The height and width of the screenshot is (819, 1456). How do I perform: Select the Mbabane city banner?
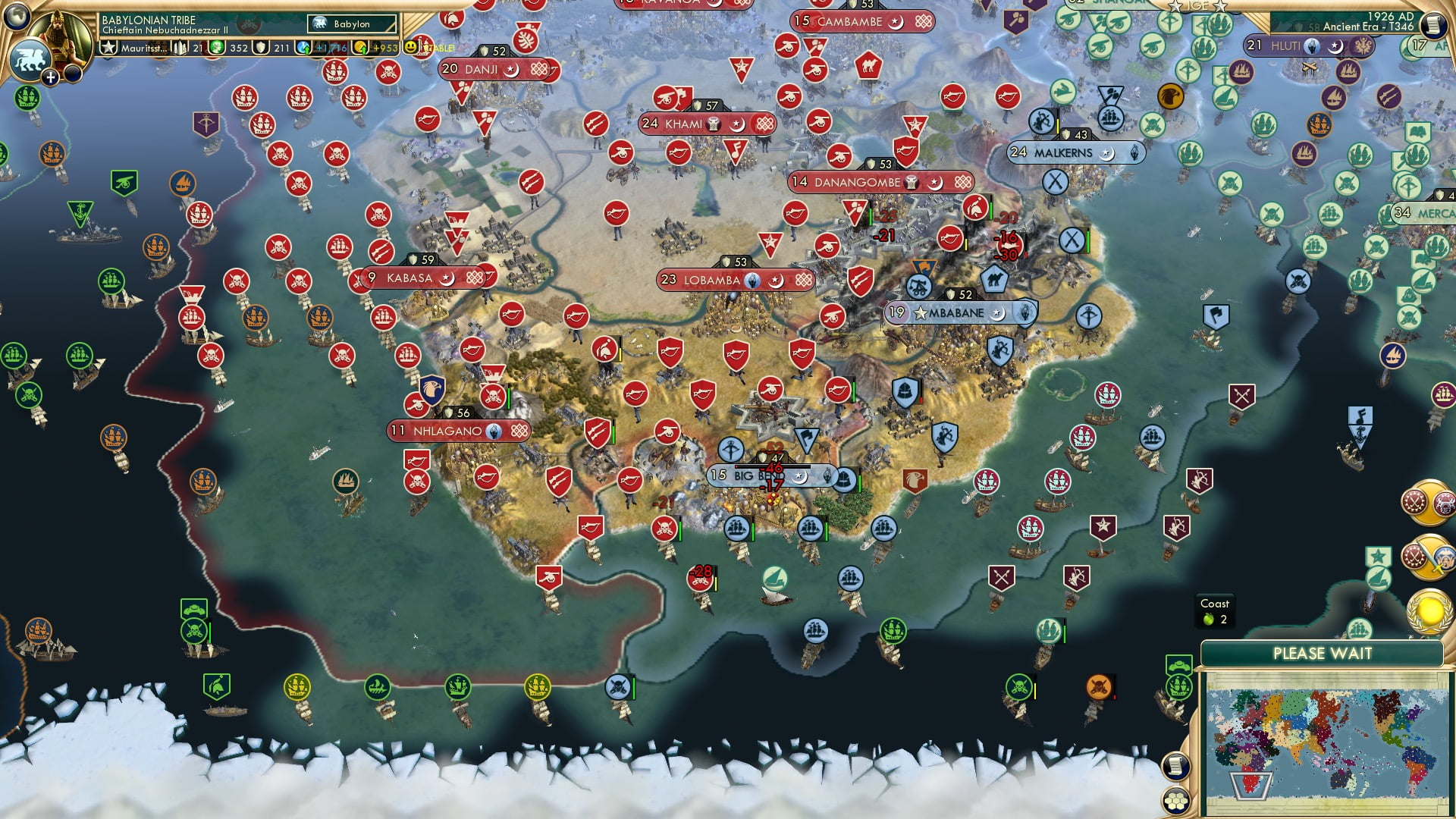tap(957, 311)
